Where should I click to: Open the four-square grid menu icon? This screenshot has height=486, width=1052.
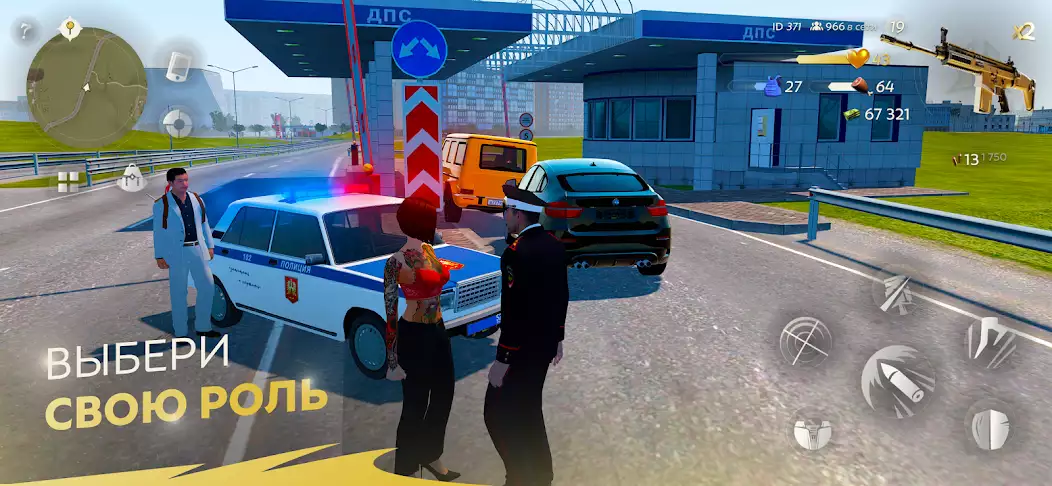click(x=68, y=181)
